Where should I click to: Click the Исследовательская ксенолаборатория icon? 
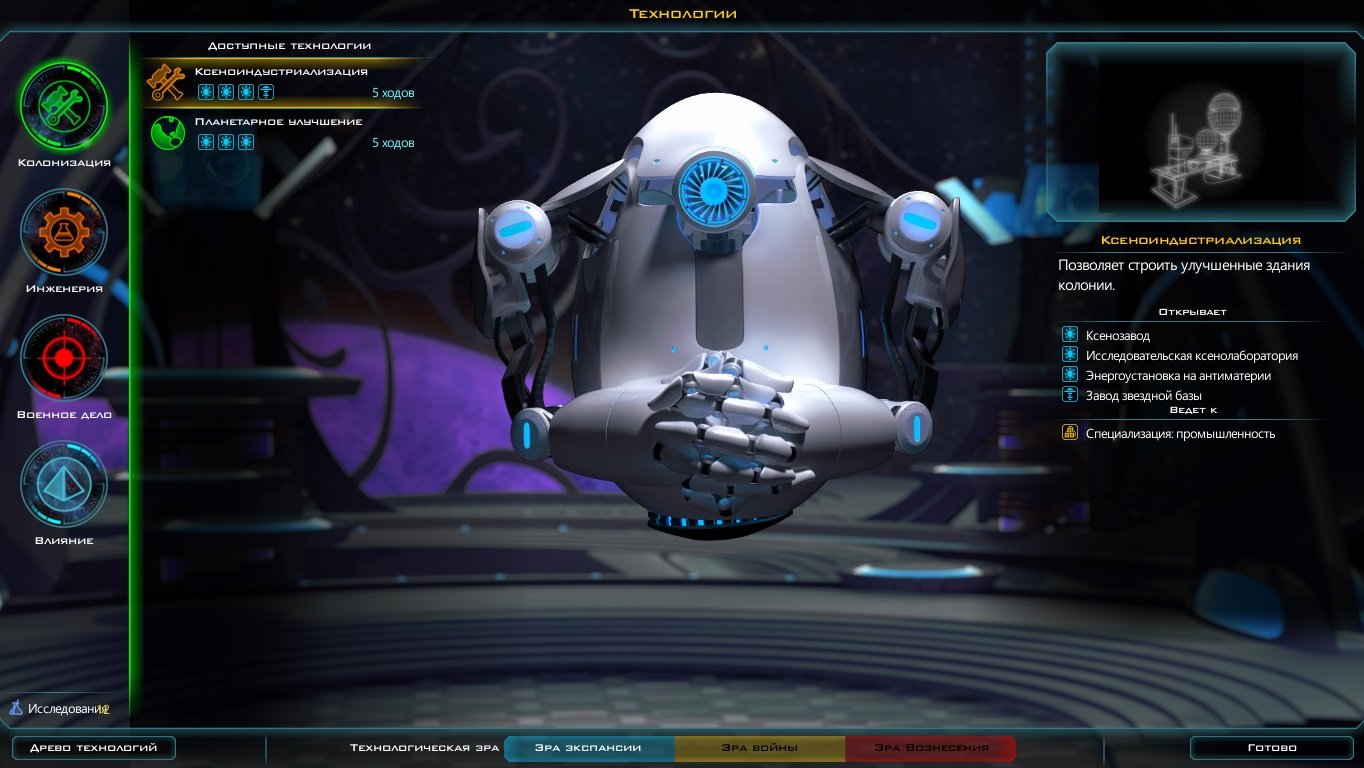point(1069,356)
